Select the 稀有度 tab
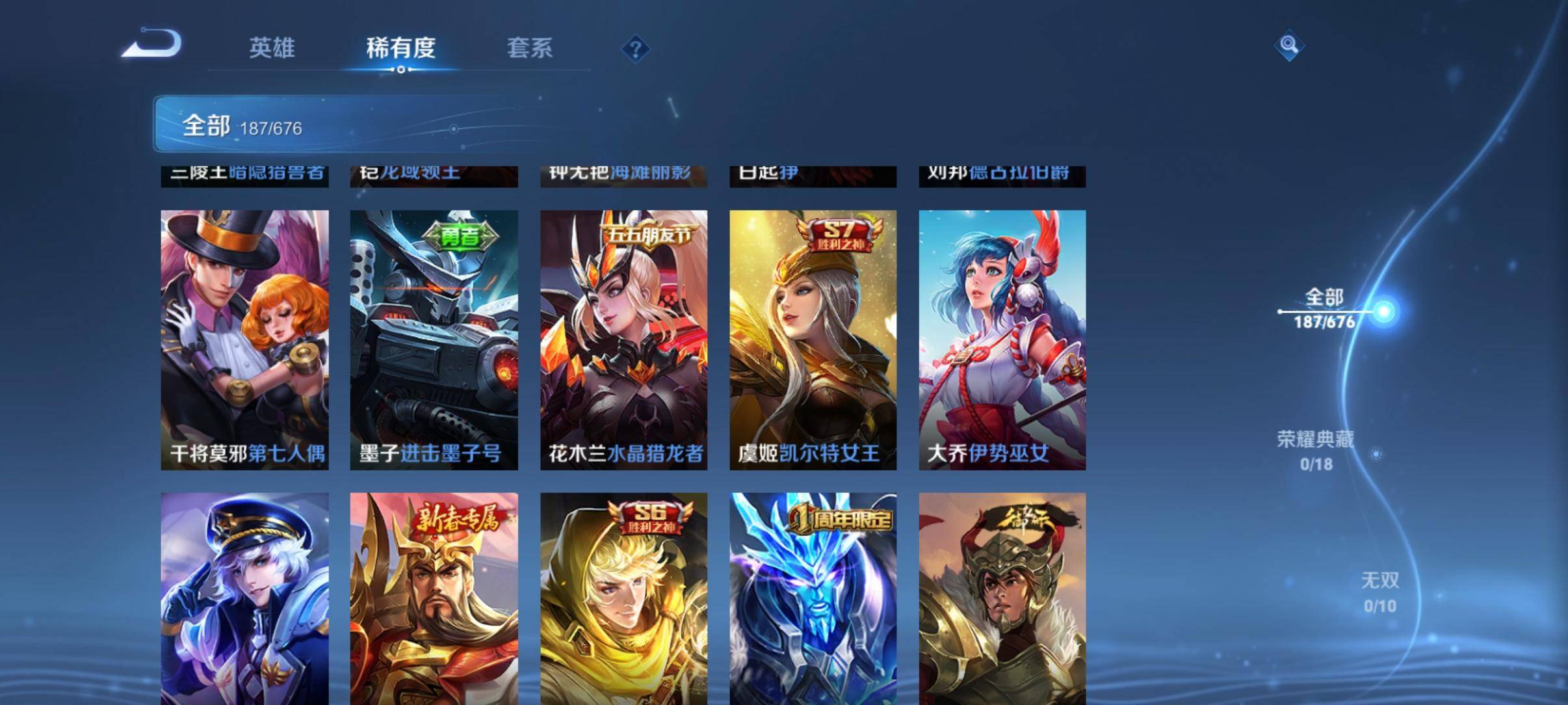Screen dimensions: 1568x705 [x=400, y=48]
